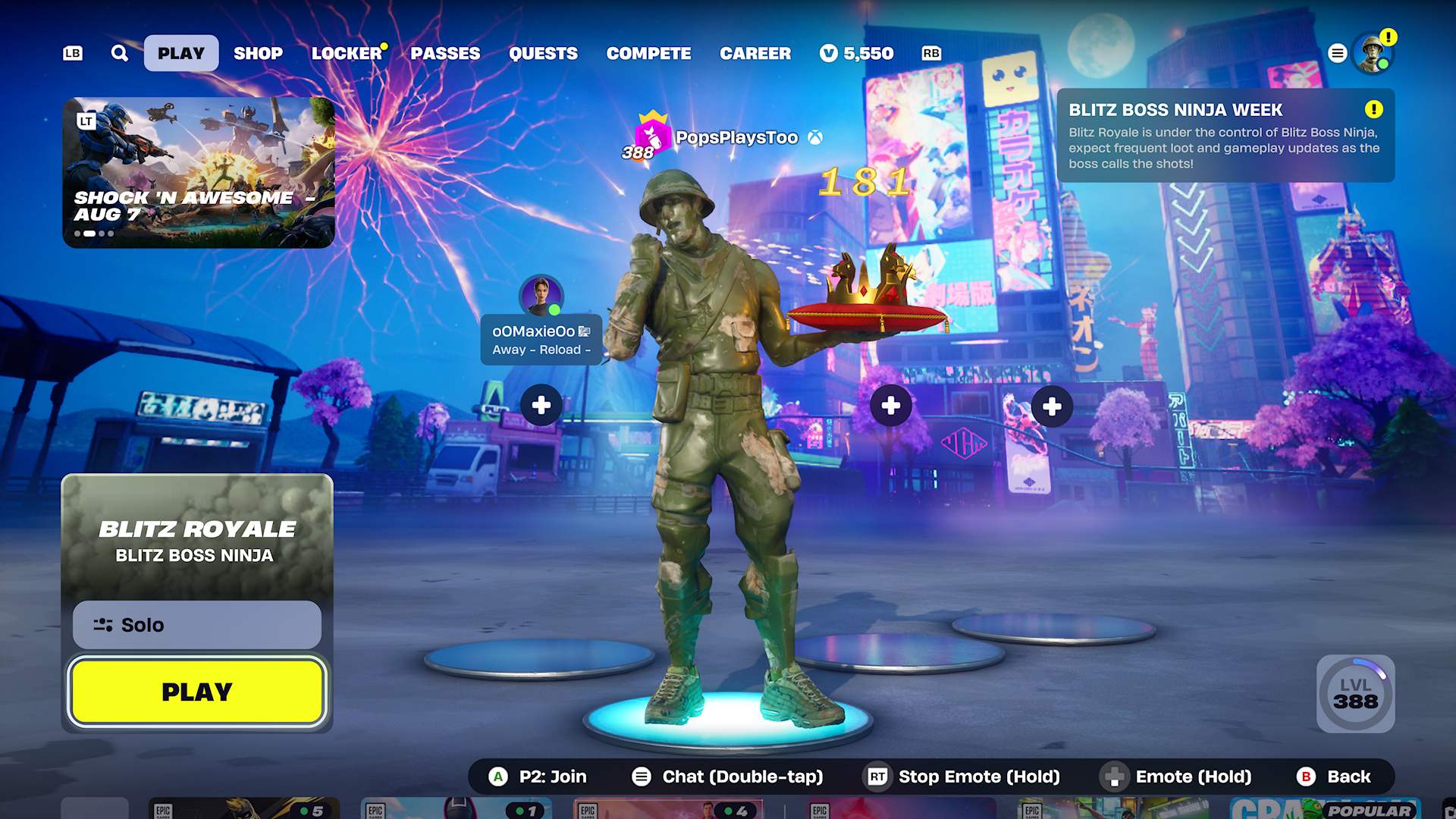Viewport: 1456px width, 819px height.
Task: Click oOMaxieOo's Away status bubble
Action: (541, 339)
